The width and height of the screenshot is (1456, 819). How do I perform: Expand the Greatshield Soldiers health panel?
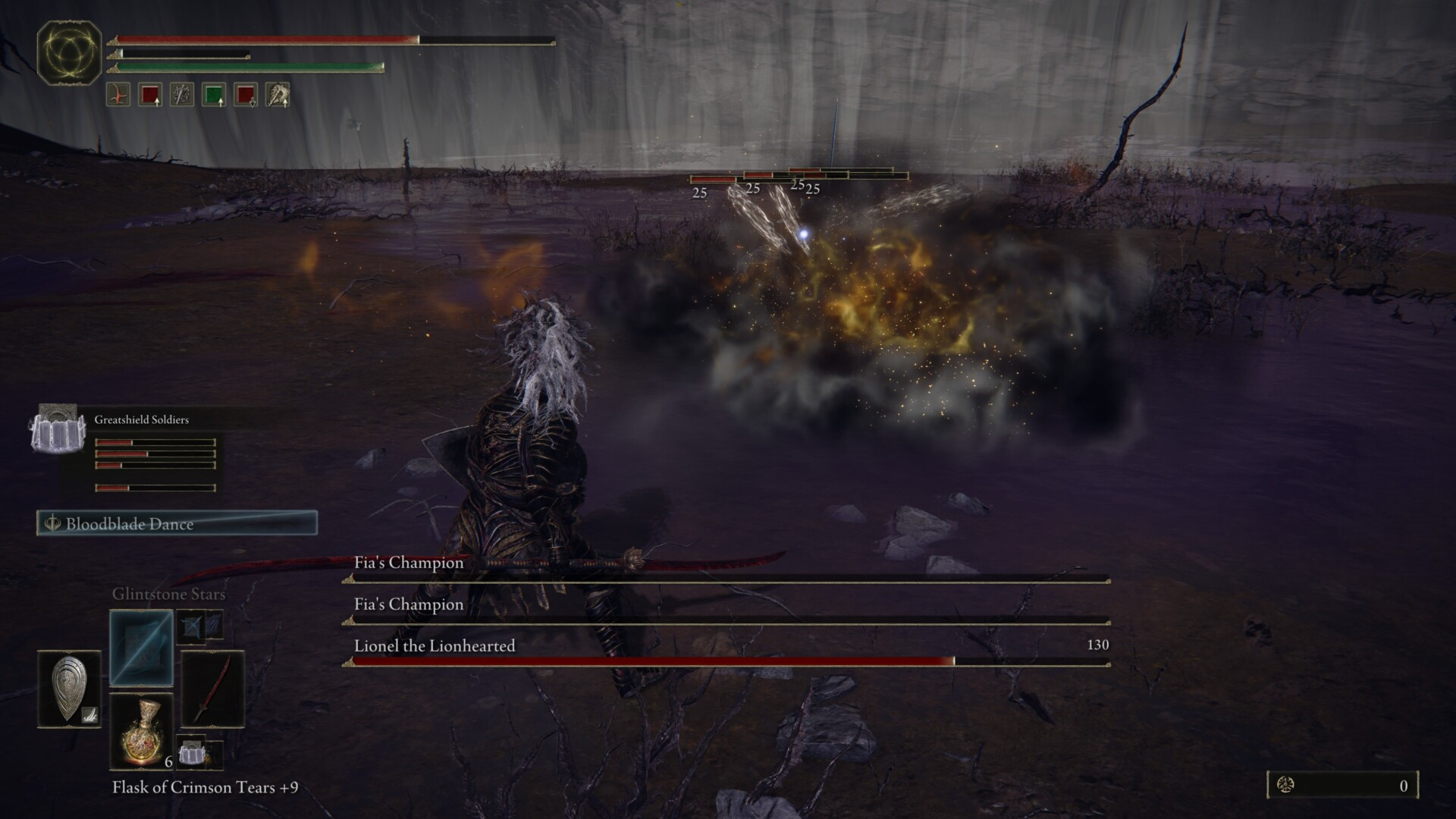click(155, 451)
